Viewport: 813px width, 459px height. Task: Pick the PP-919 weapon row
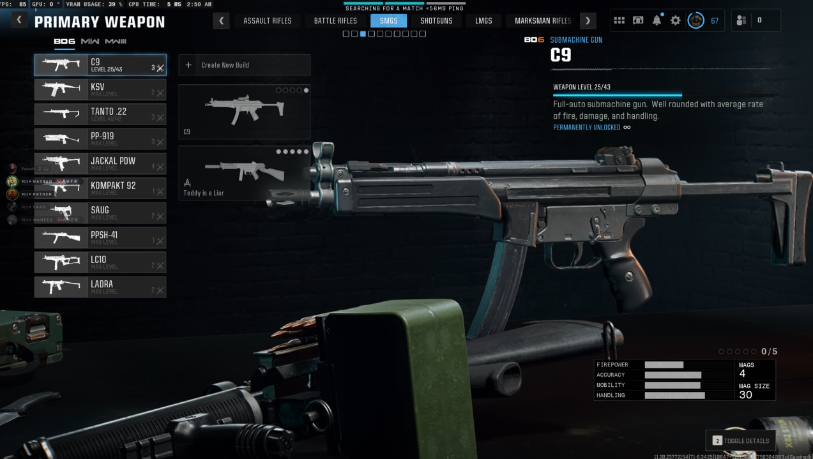click(100, 139)
